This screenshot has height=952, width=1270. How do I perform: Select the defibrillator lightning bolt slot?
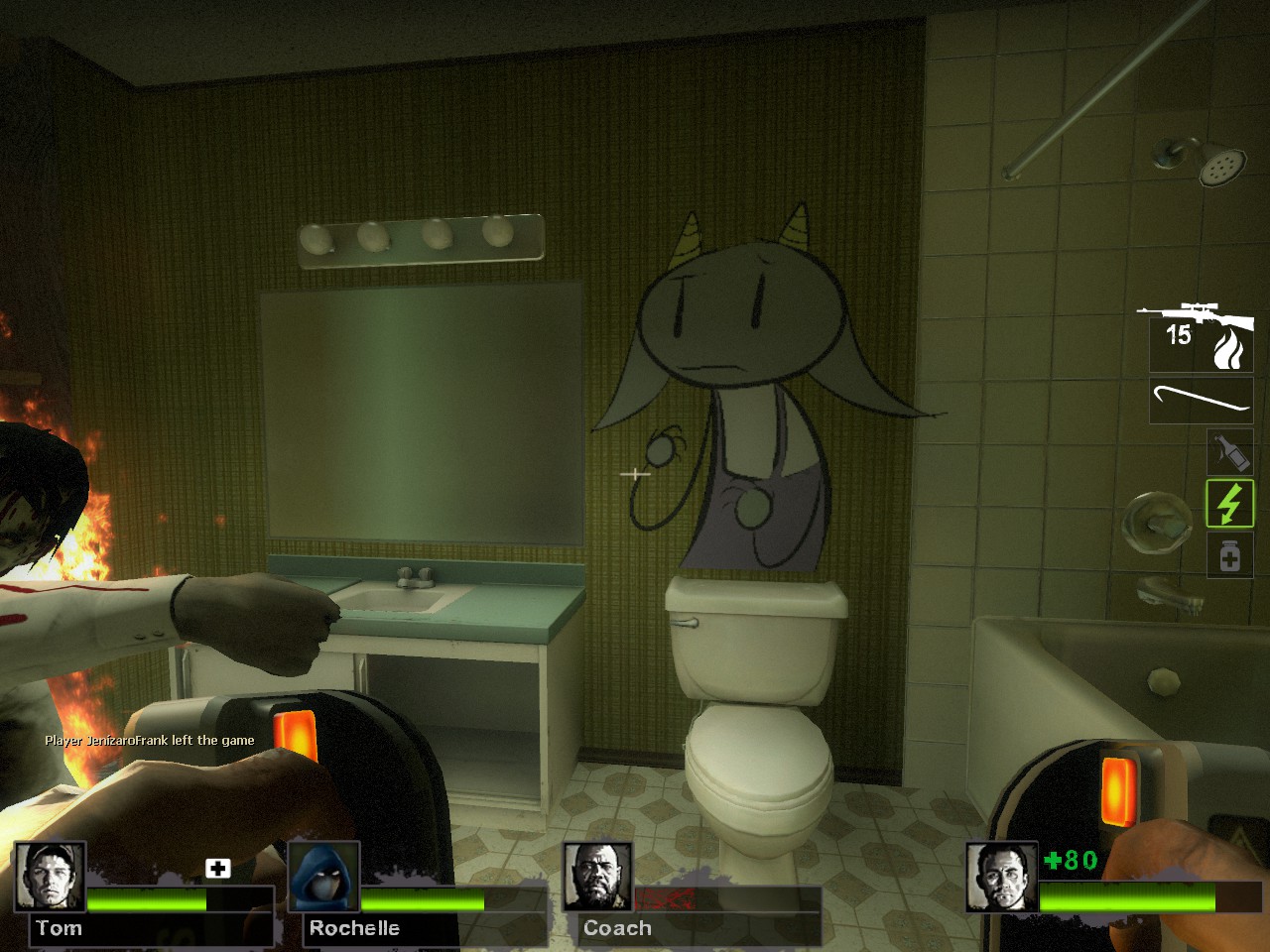(x=1229, y=503)
